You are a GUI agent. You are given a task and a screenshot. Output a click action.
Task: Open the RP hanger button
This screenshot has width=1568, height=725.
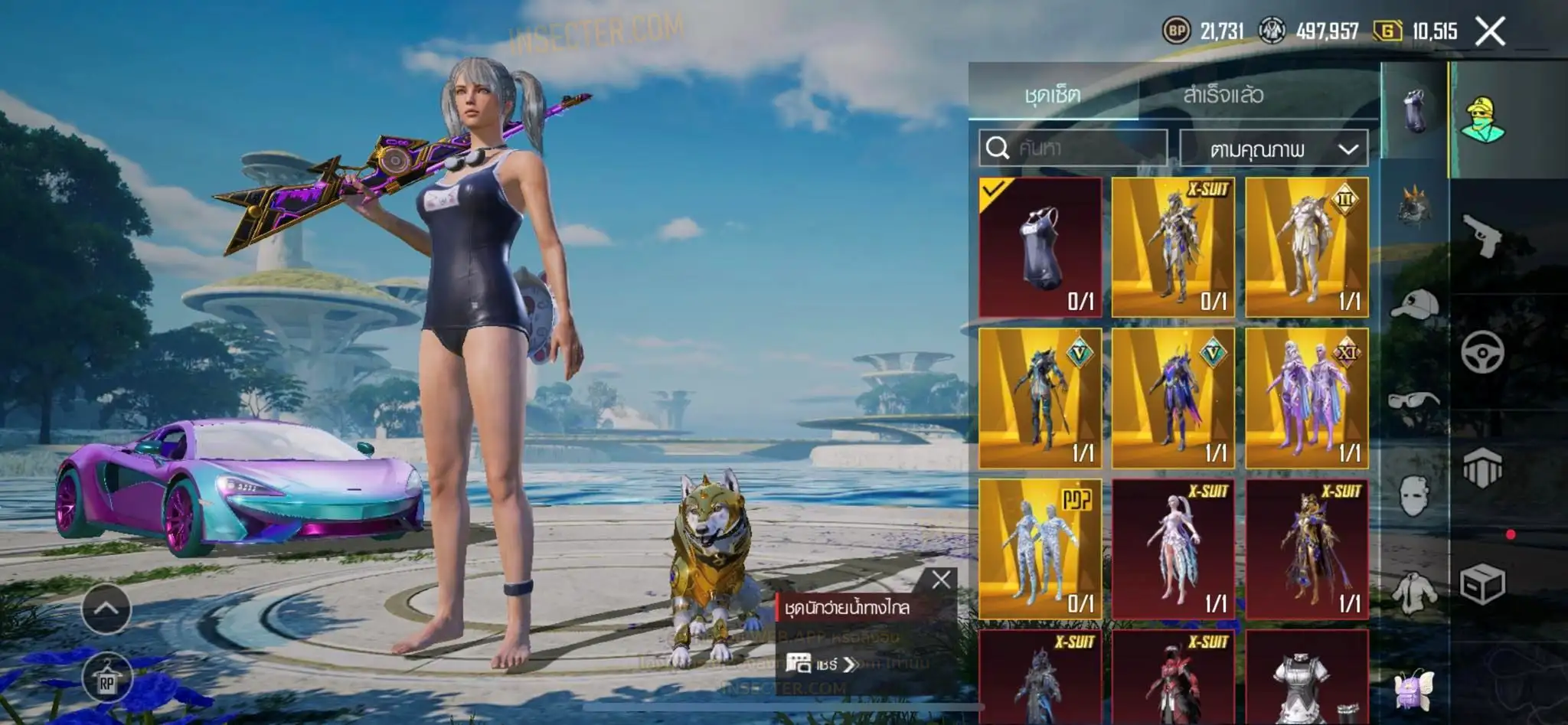106,679
